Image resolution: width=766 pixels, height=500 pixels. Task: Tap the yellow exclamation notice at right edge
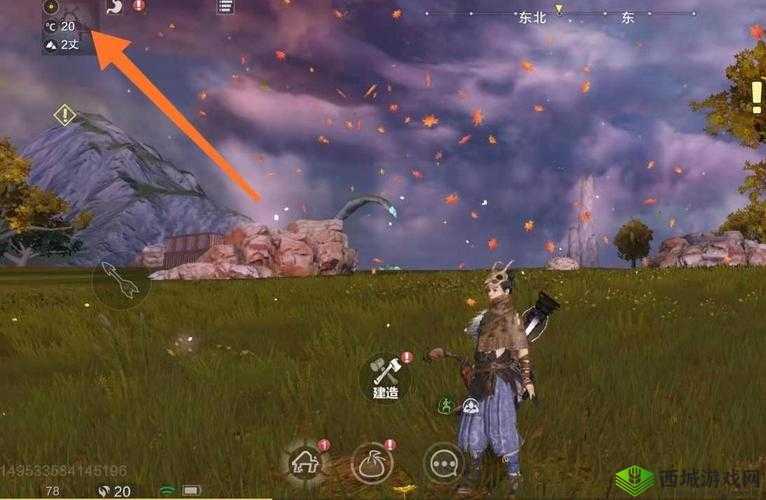tap(756, 97)
